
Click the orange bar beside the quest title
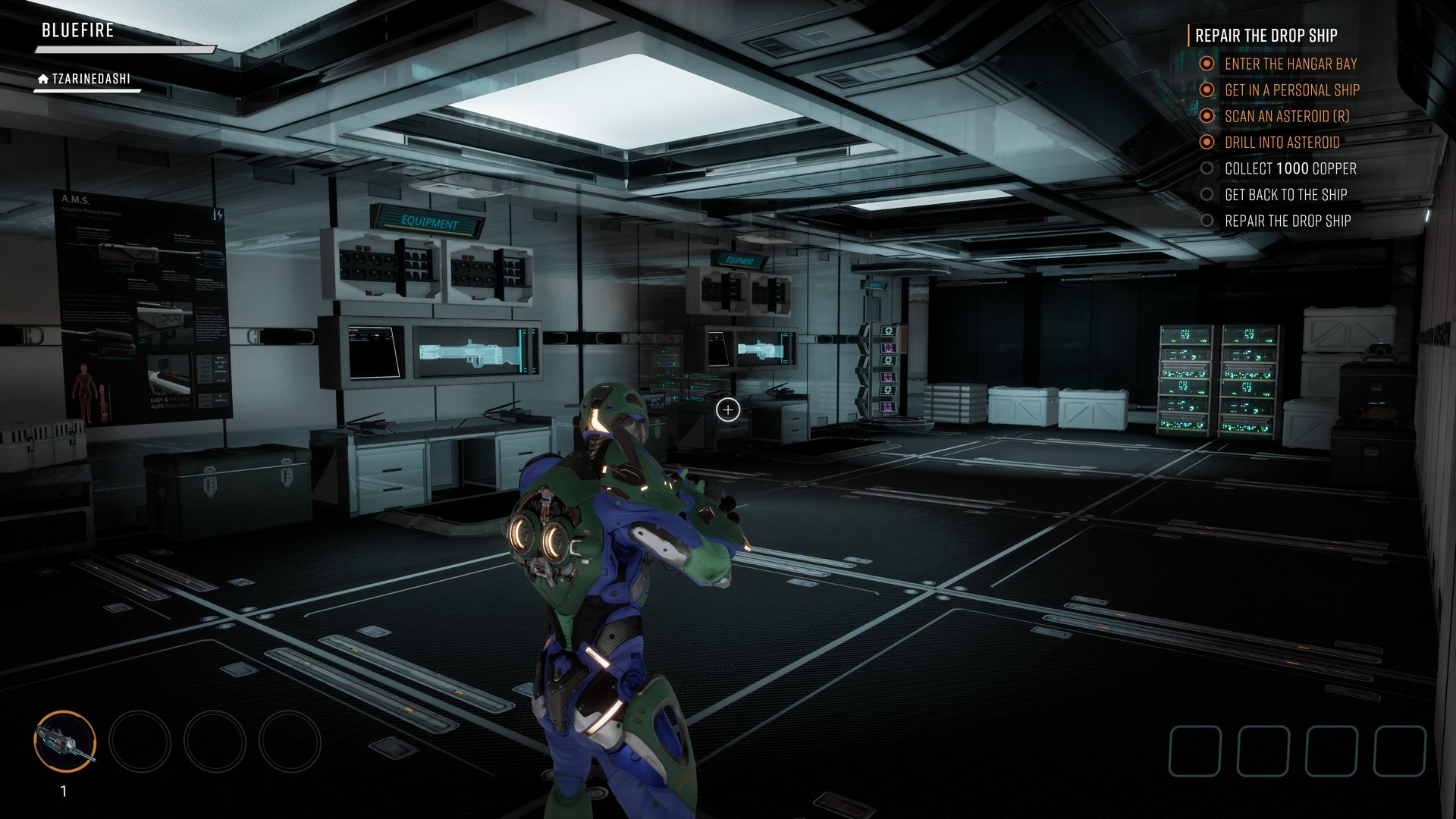(1188, 34)
